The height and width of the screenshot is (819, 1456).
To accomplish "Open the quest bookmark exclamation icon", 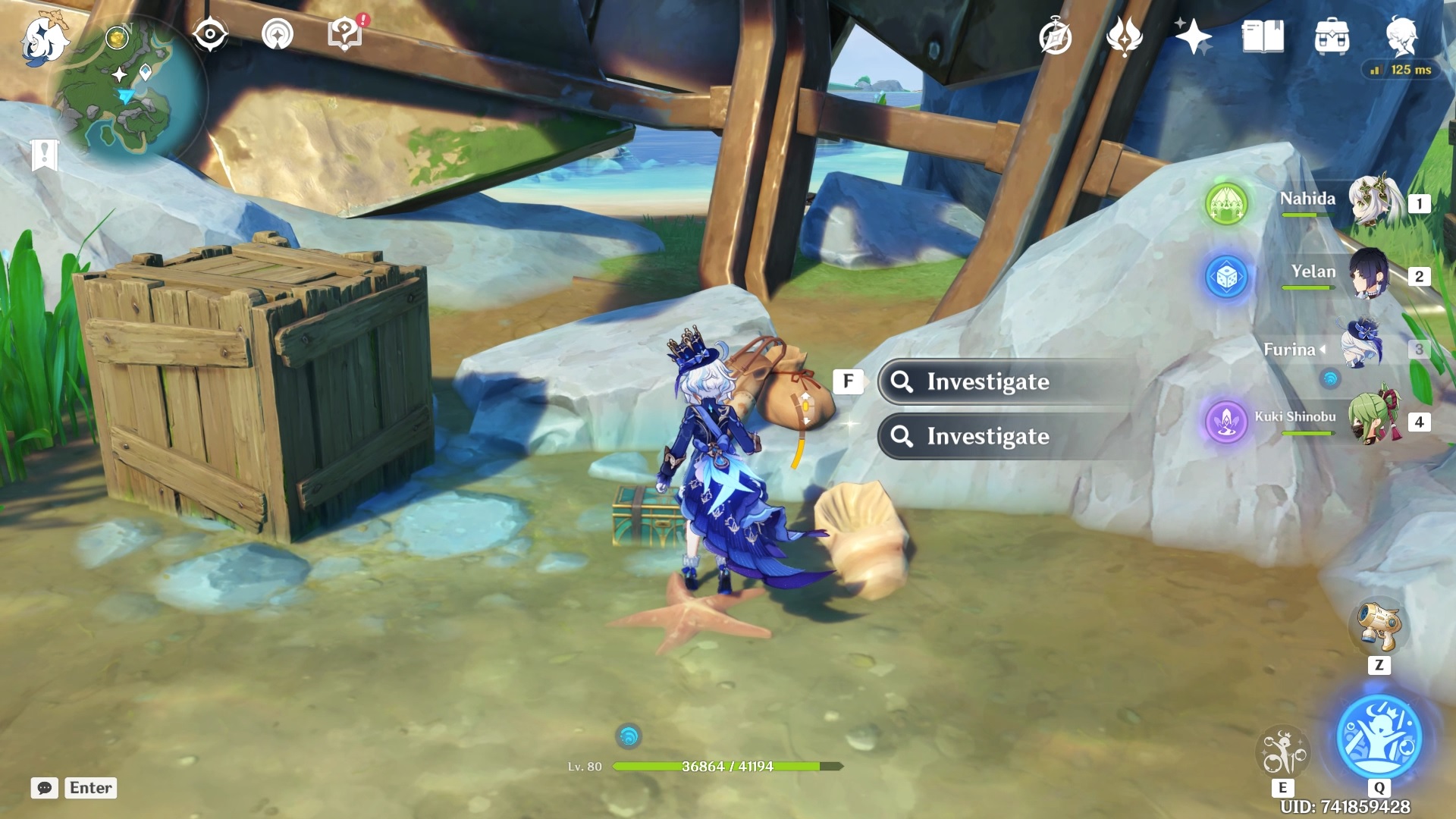I will 45,155.
